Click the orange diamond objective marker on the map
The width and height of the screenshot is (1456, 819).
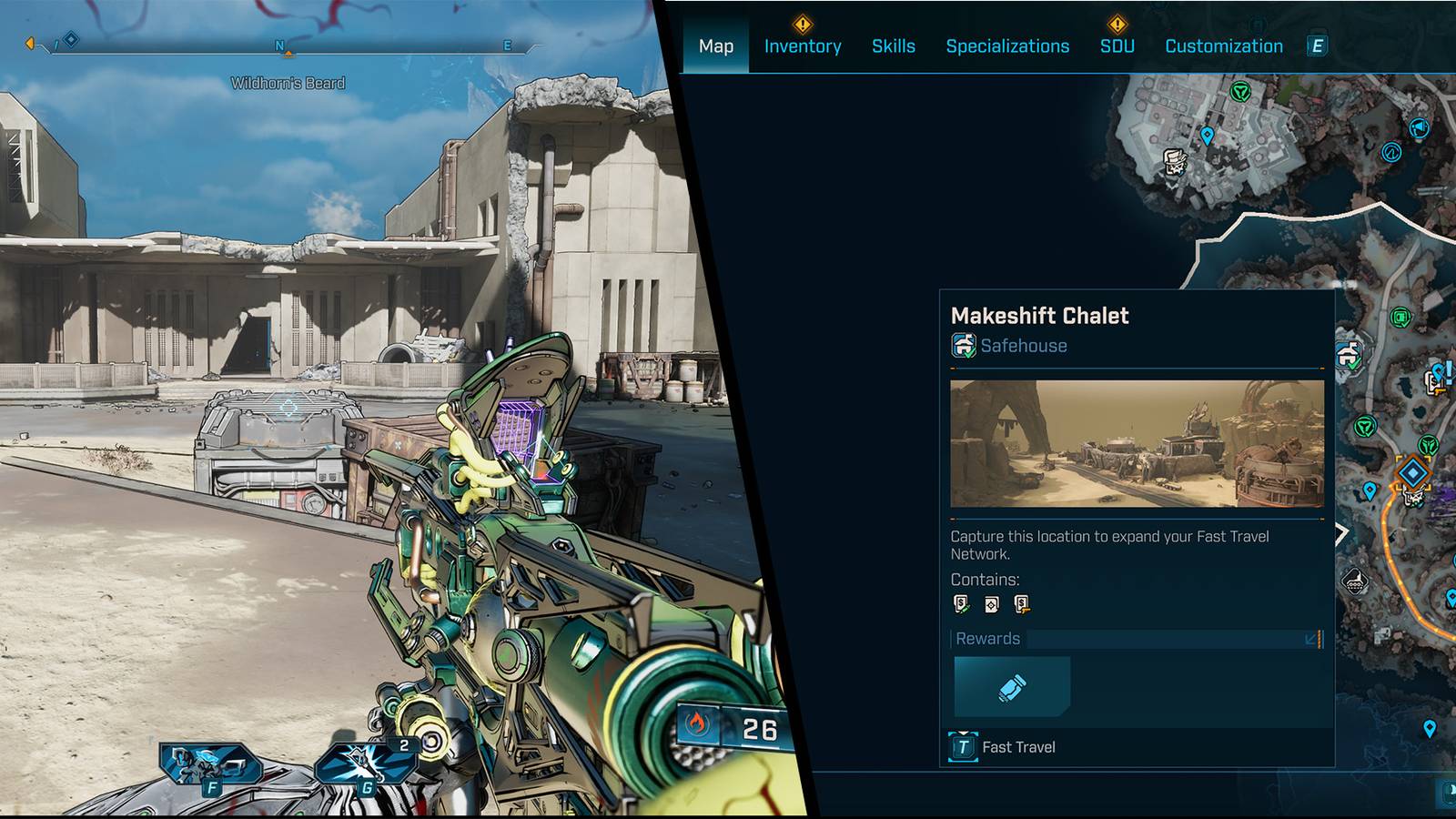point(1412,470)
